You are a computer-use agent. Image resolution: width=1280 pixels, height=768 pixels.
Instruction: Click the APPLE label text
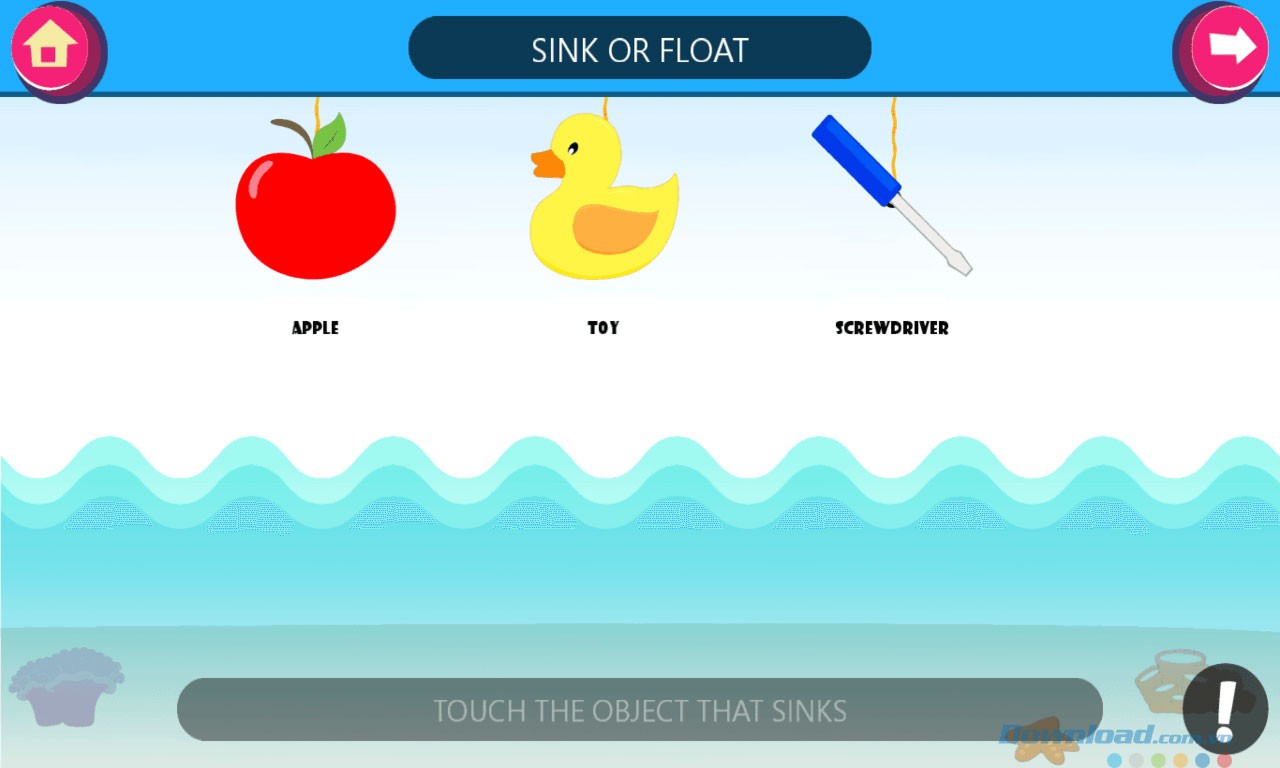coord(314,327)
